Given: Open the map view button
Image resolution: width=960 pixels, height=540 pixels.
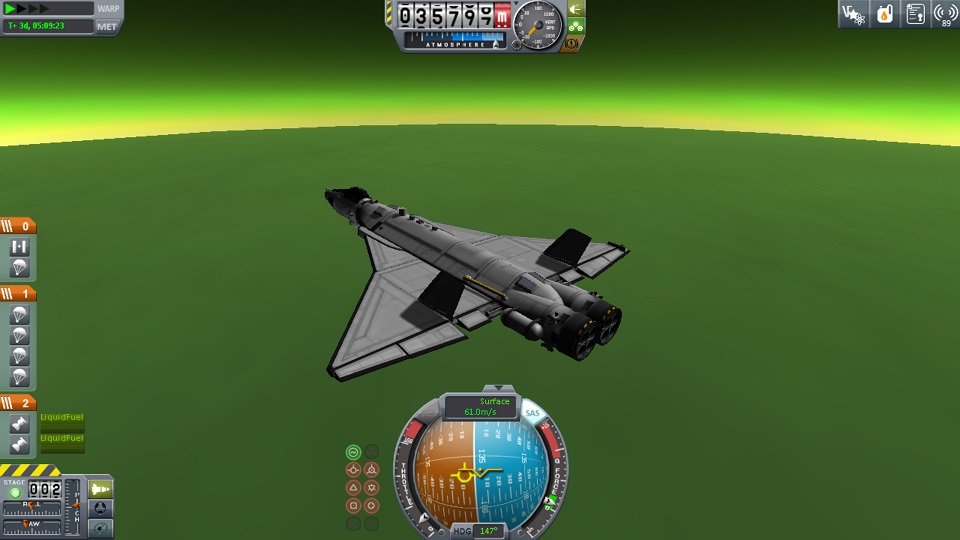Looking at the screenshot, I should pyautogui.click(x=101, y=527).
